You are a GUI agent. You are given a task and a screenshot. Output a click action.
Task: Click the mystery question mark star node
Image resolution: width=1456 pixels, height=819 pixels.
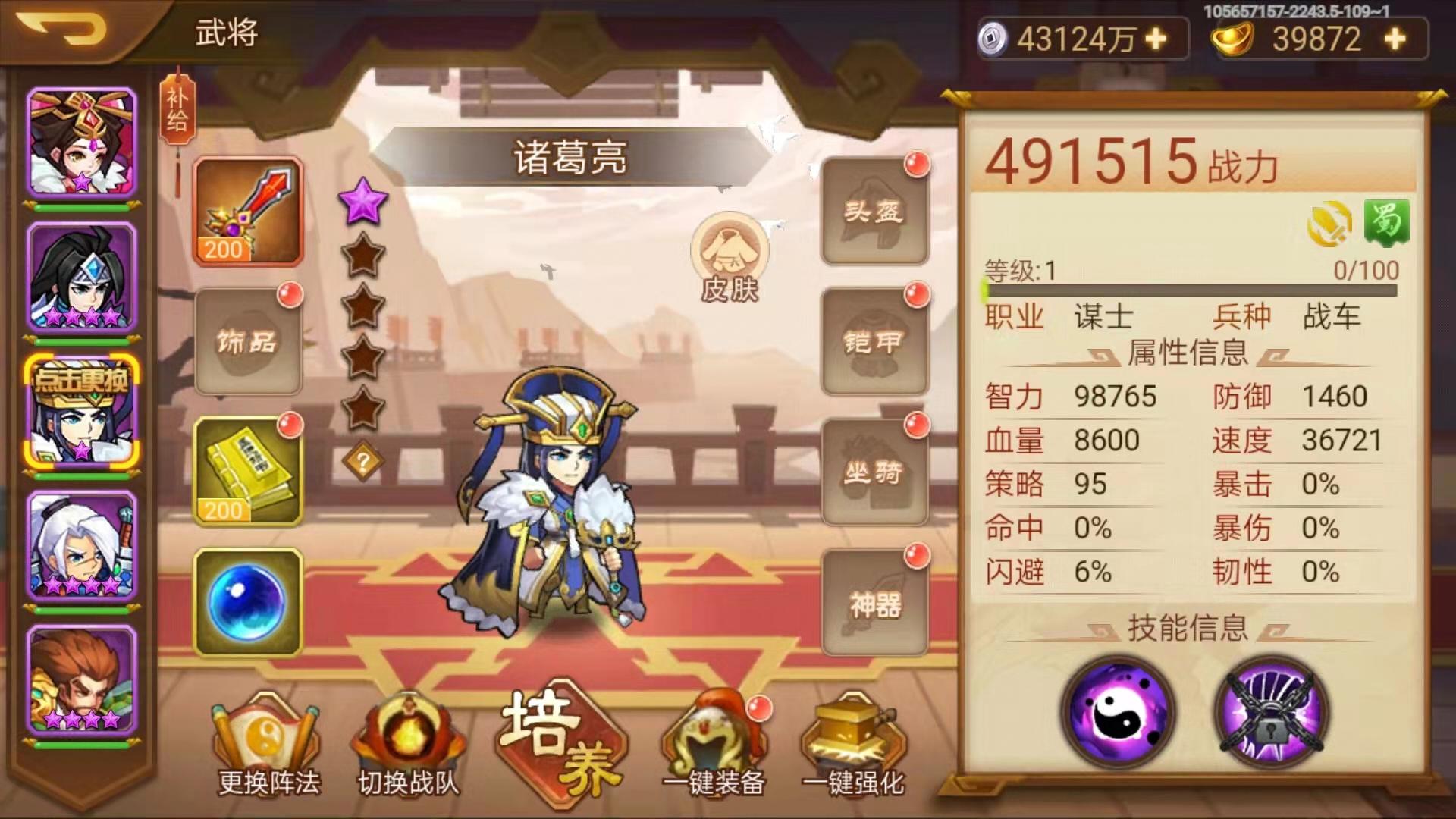click(x=362, y=458)
